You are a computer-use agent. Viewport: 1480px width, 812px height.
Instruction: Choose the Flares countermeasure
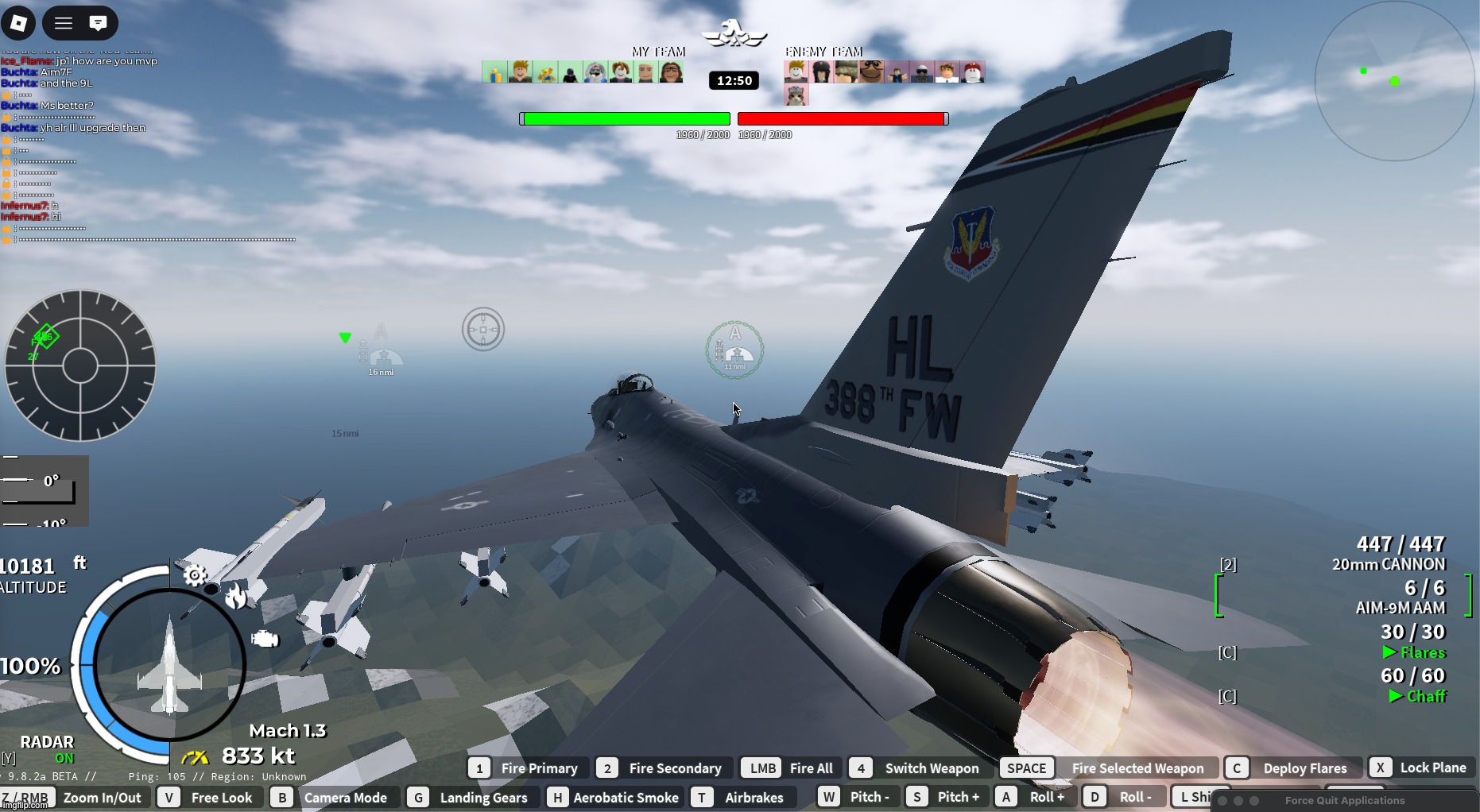1413,642
